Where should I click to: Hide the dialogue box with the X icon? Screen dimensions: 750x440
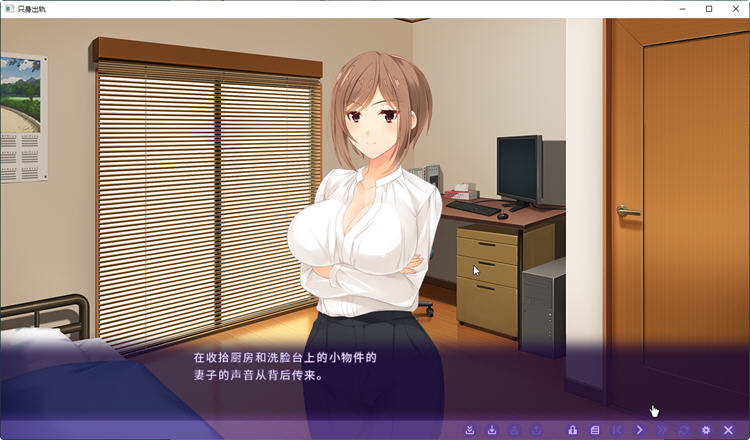(x=728, y=430)
